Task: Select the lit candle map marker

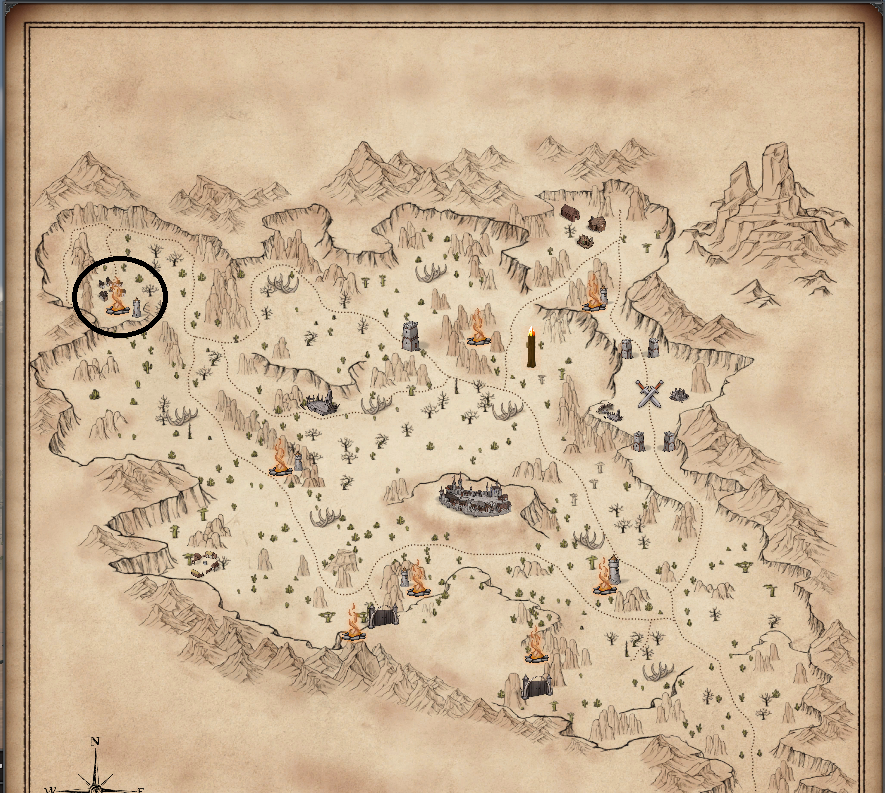Action: (531, 347)
